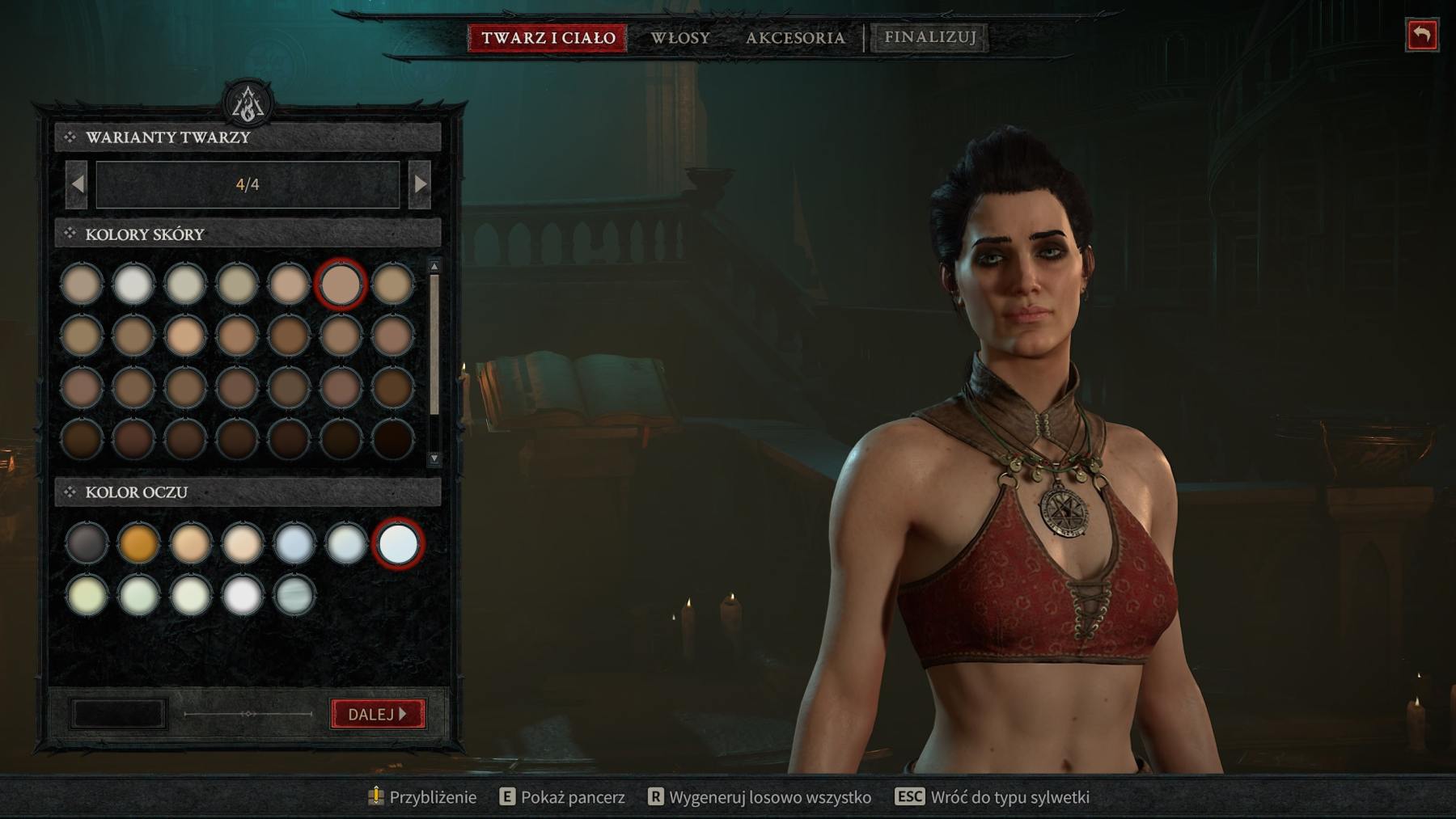Click the red back arrow button
The width and height of the screenshot is (1456, 819).
(1421, 35)
